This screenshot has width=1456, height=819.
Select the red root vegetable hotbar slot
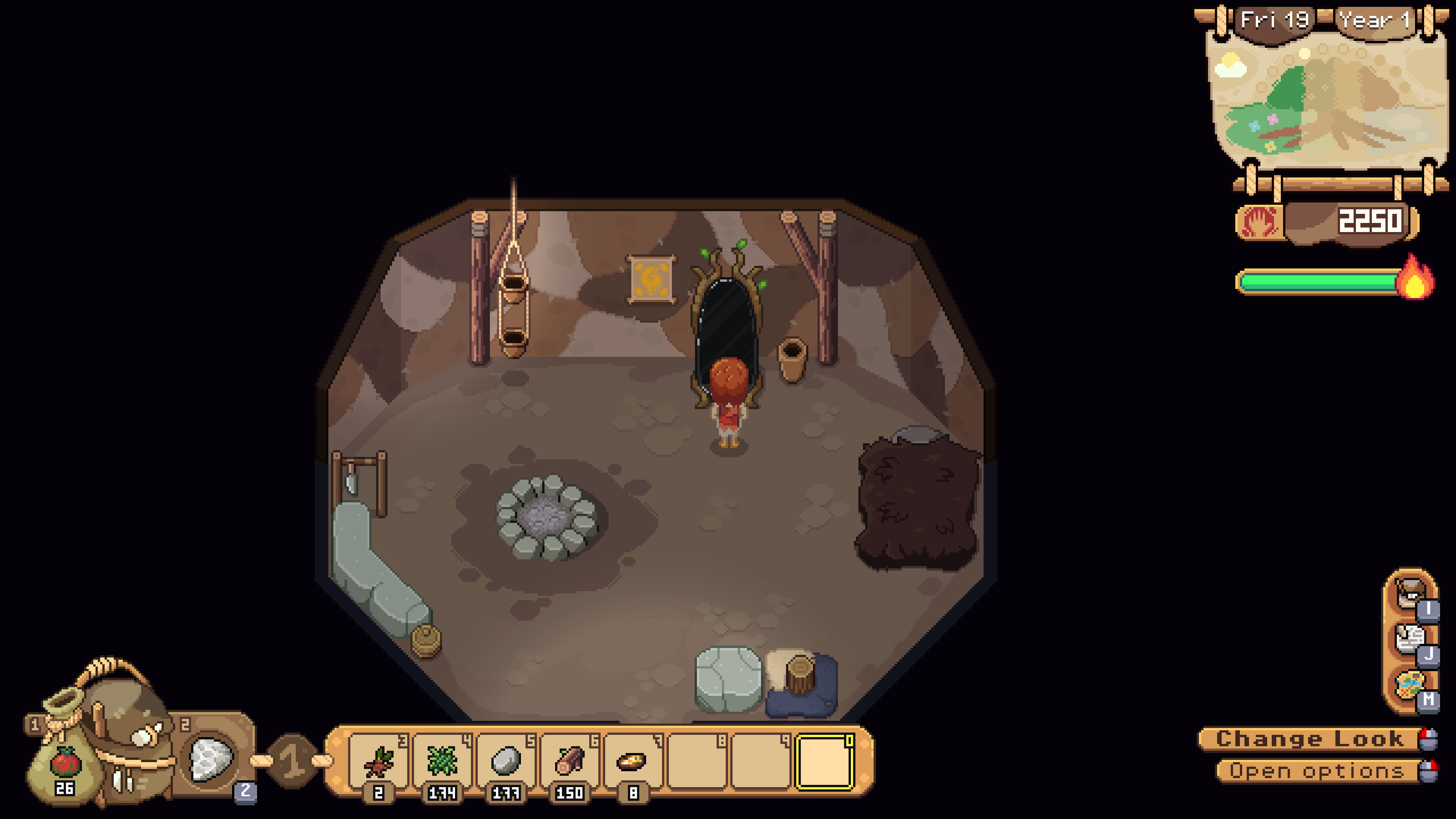379,761
